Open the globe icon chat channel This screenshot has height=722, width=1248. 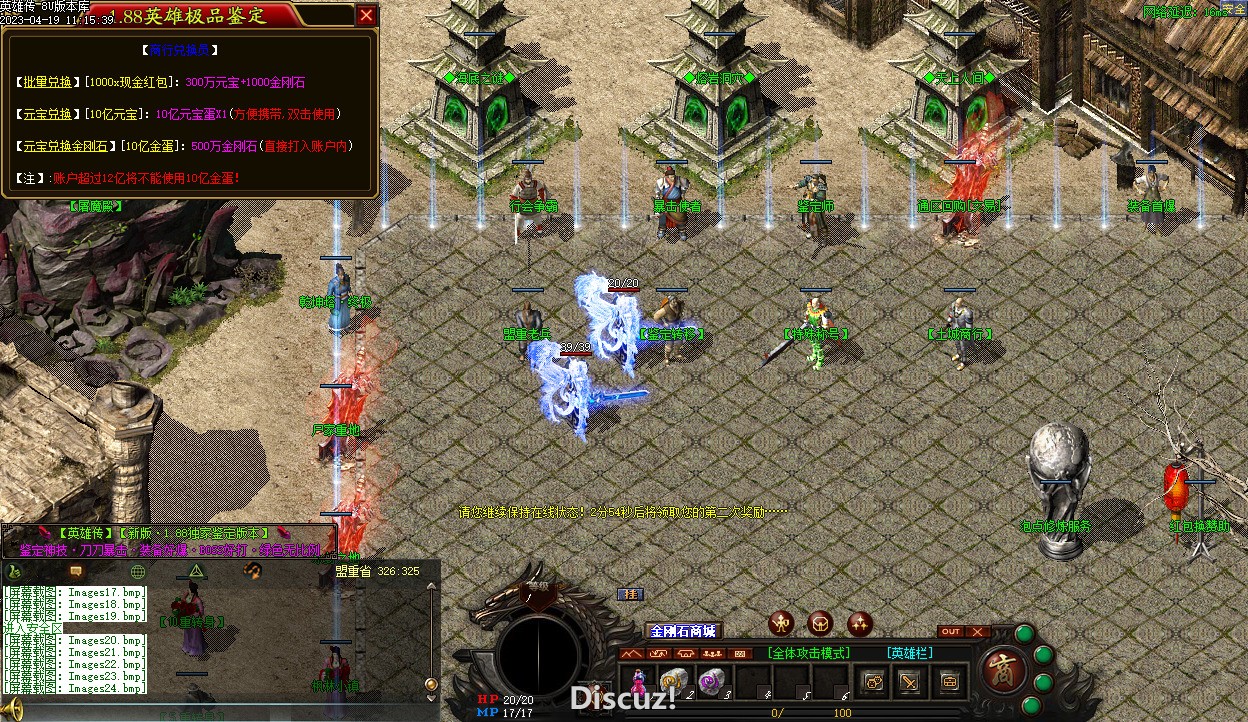138,571
